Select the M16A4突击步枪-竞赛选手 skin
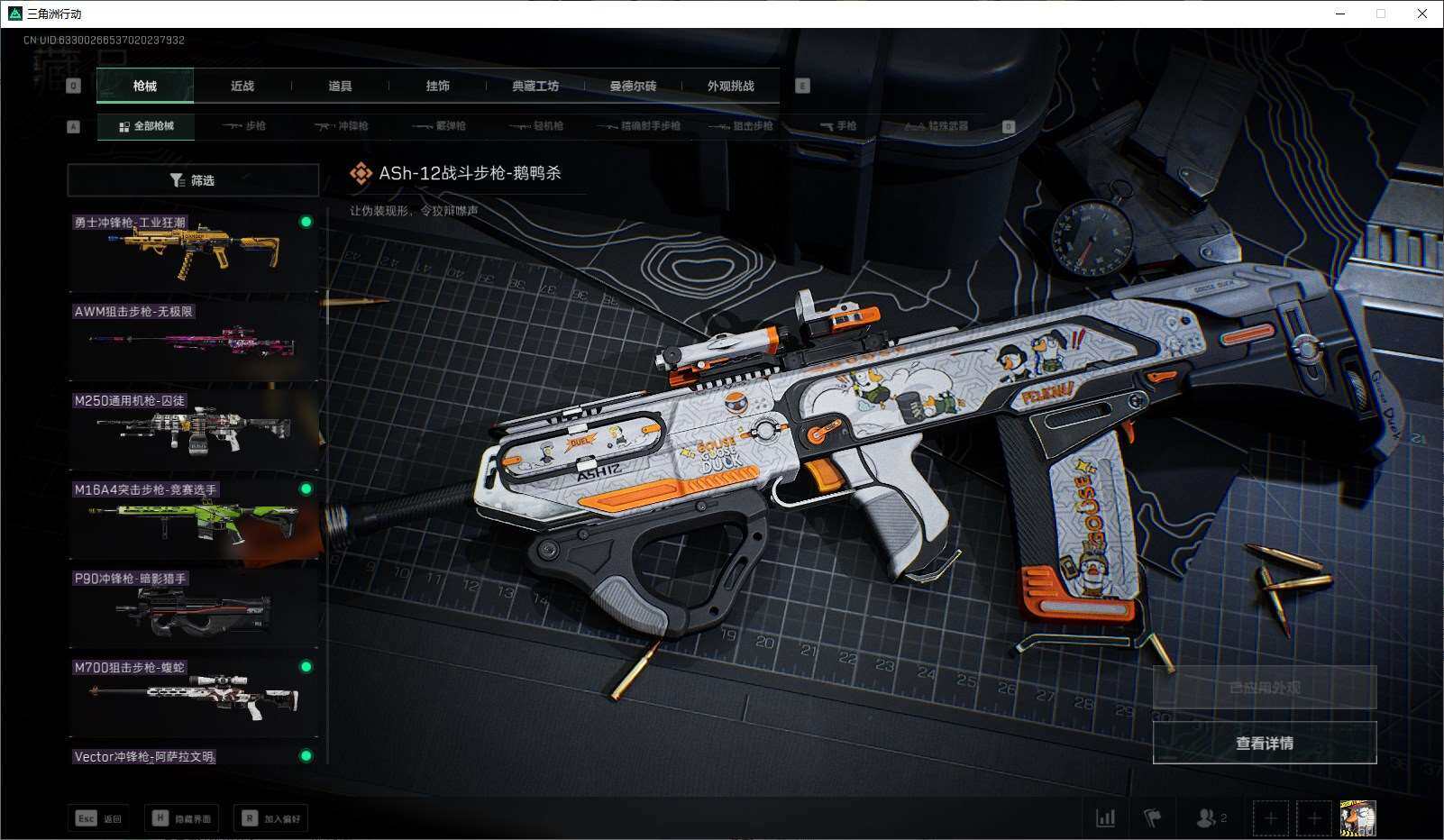Image resolution: width=1444 pixels, height=840 pixels. (193, 518)
